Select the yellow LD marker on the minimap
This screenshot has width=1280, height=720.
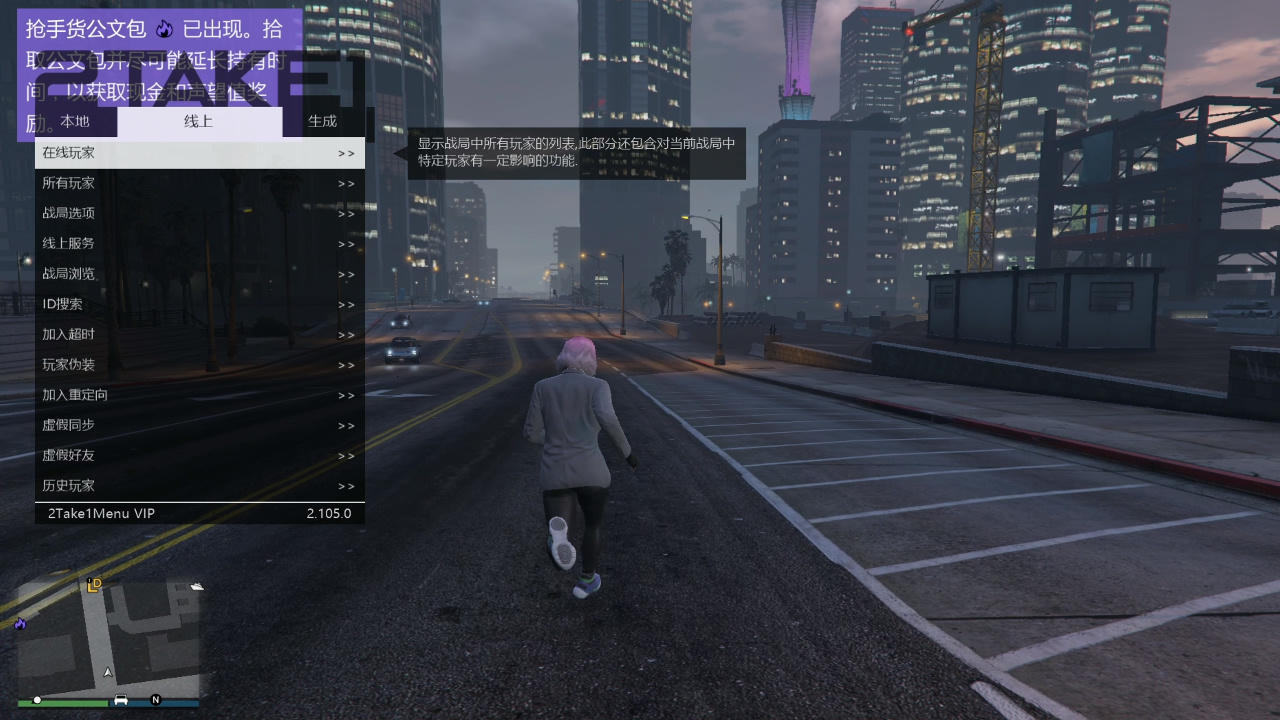pos(94,584)
